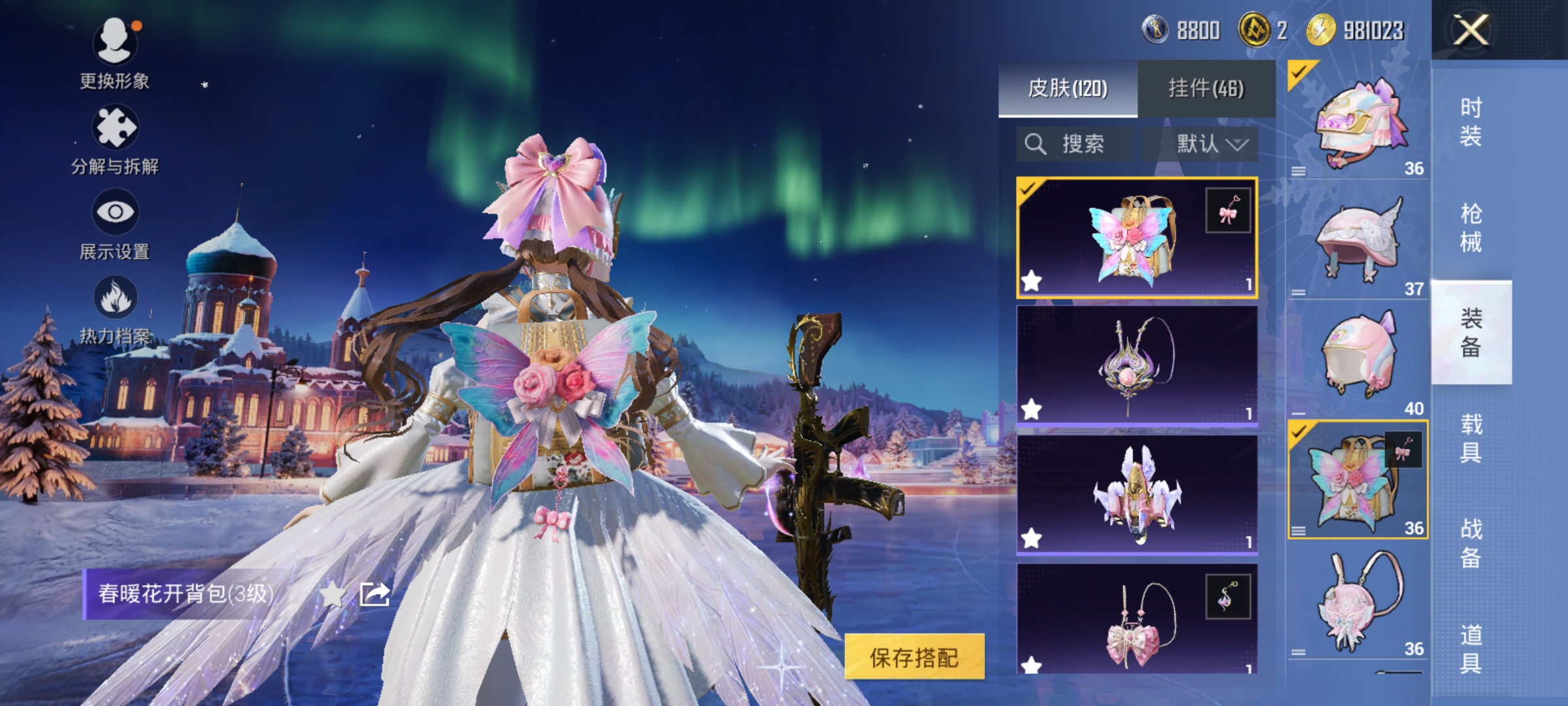Open 枪械 firearms category
The height and width of the screenshot is (706, 1568).
[1471, 227]
